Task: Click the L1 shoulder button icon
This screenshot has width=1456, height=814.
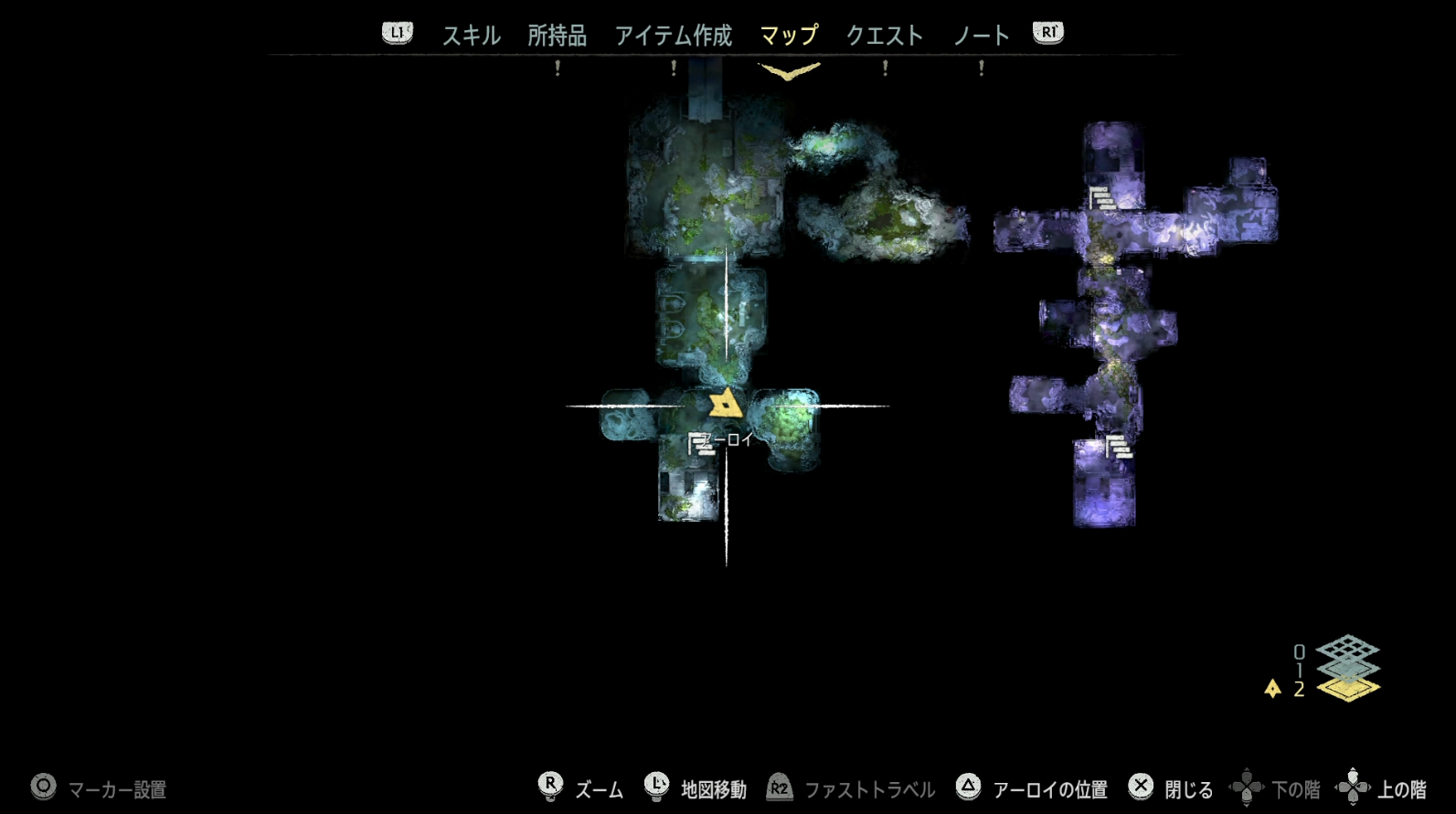Action: coord(397,33)
